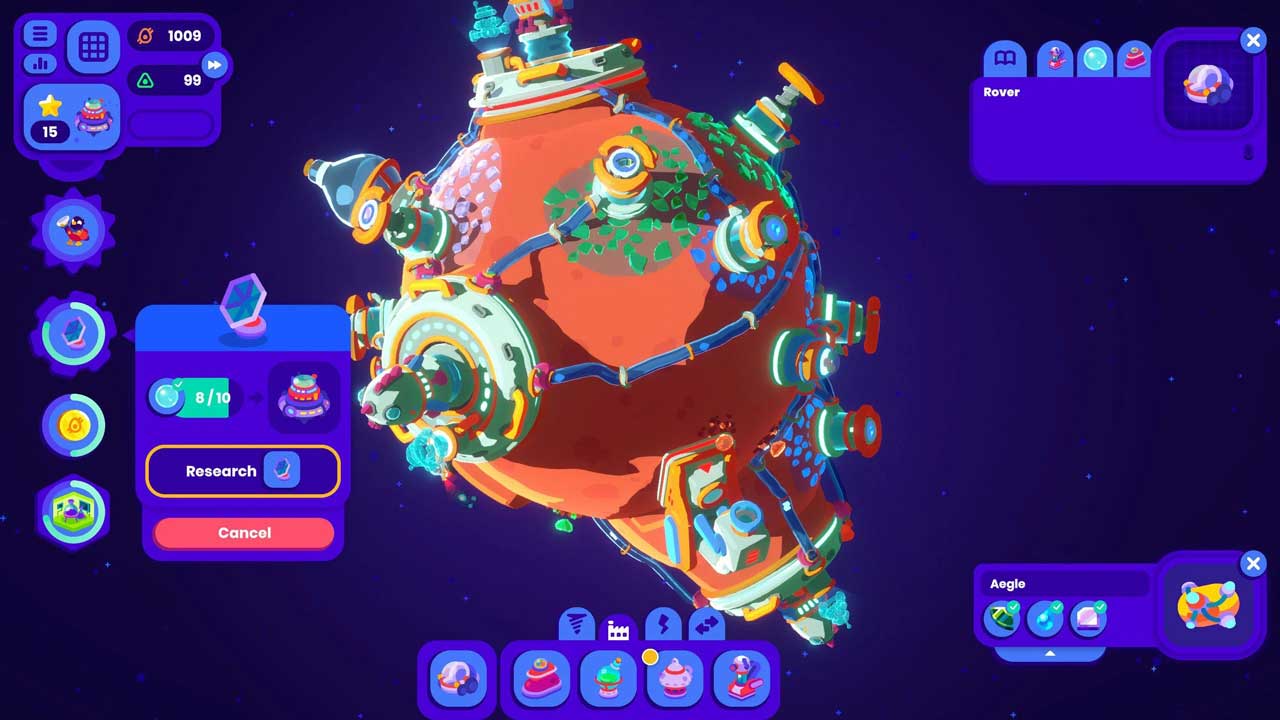Activate the fast-forward speed button

[214, 66]
